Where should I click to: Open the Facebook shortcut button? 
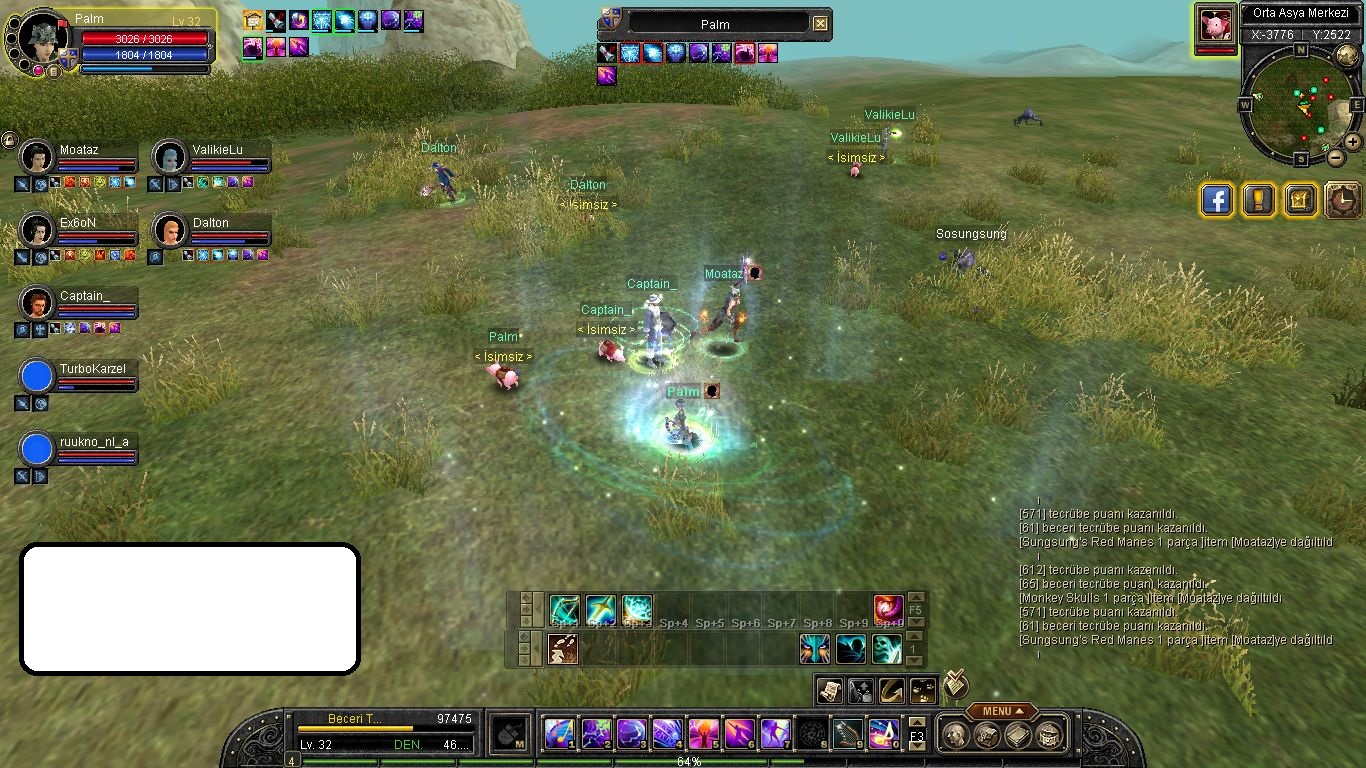click(x=1216, y=200)
